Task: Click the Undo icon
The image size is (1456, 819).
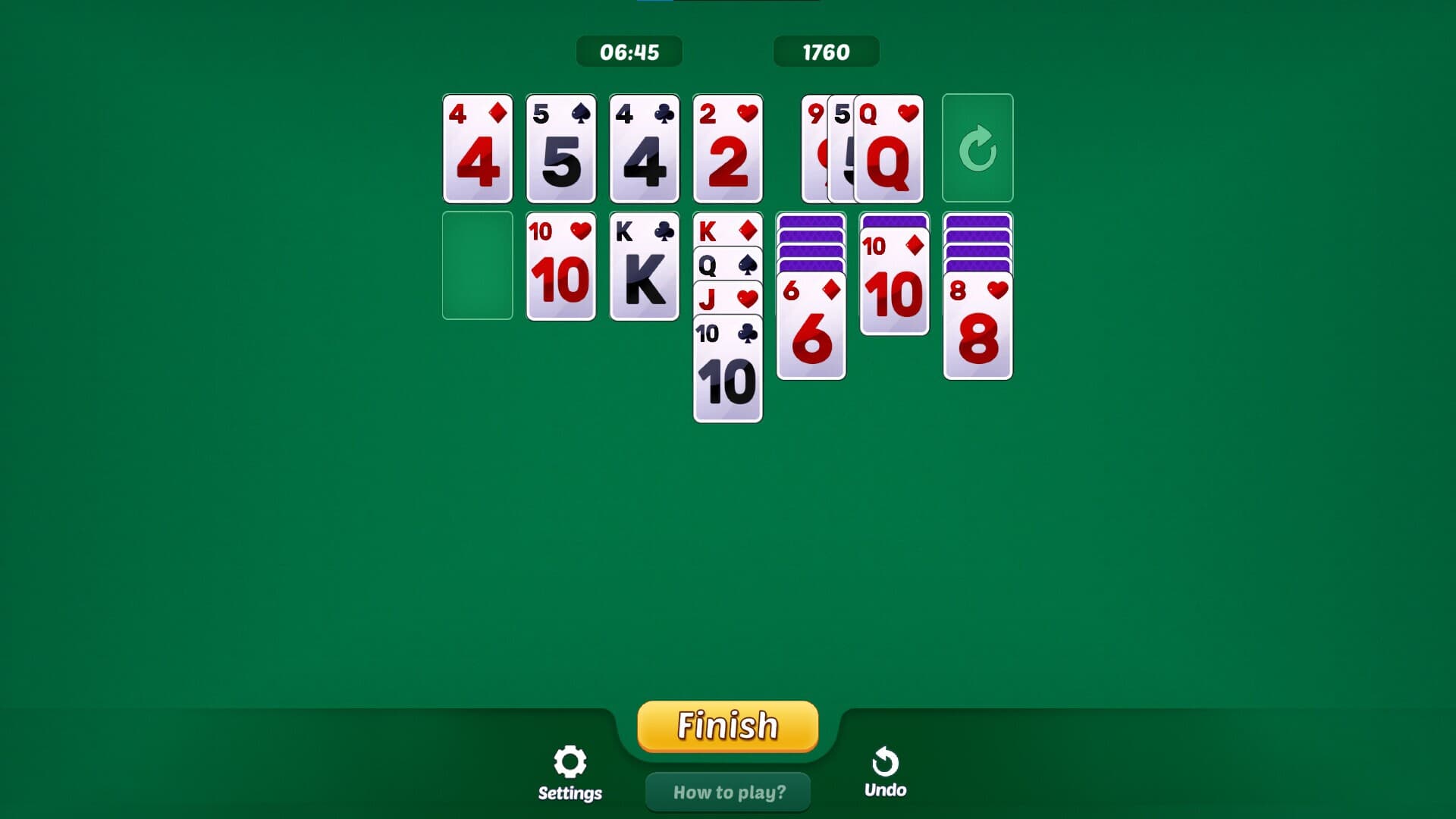Action: [x=885, y=760]
